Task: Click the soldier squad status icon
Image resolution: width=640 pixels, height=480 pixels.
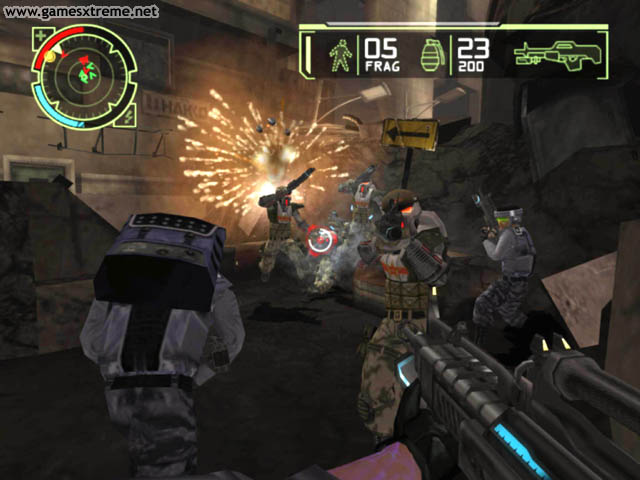Action: 340,54
